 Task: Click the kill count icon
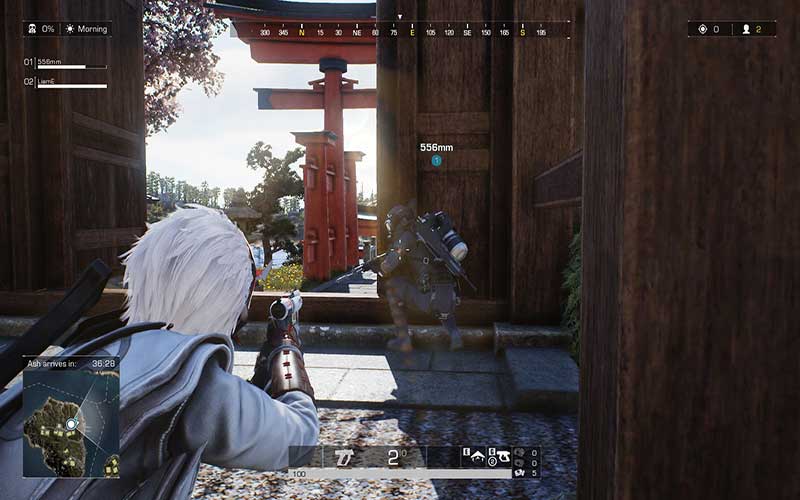701,29
